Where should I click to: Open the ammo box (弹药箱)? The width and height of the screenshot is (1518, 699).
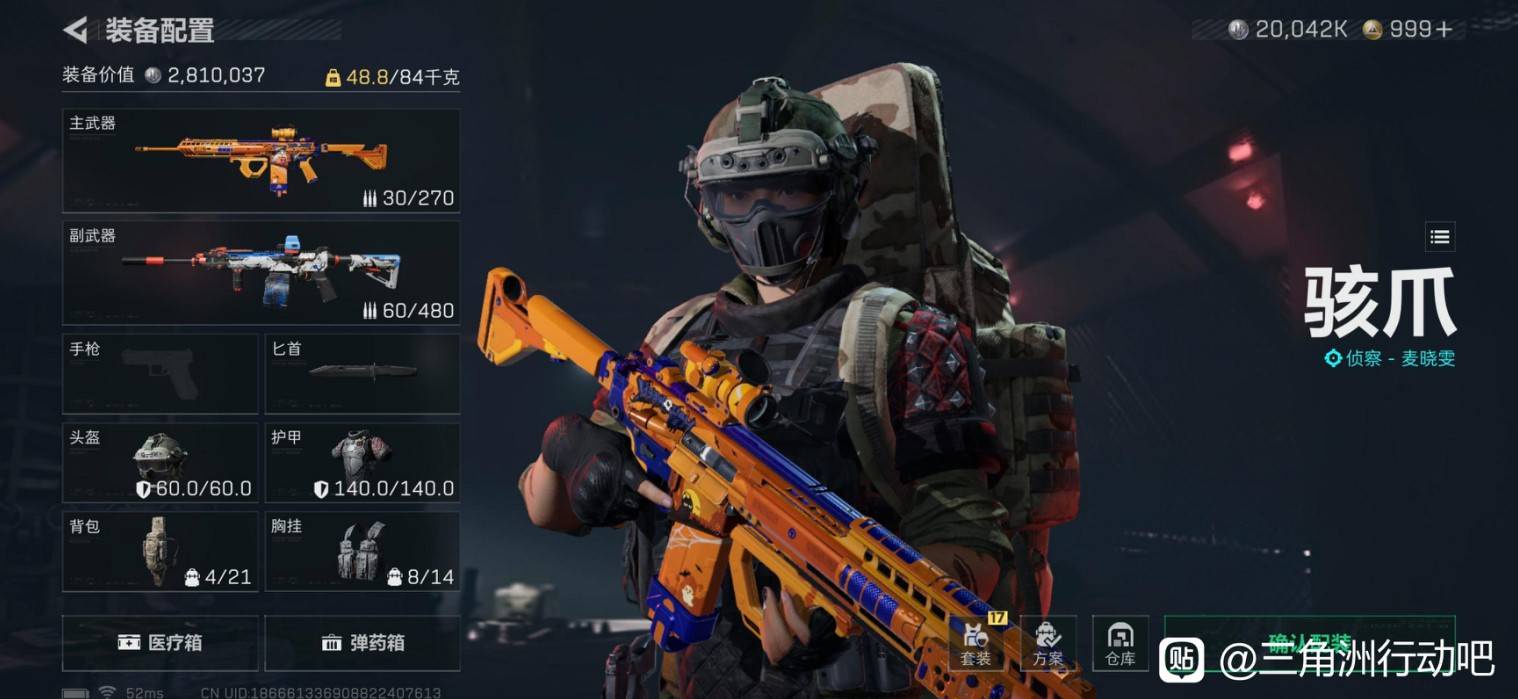coord(362,642)
